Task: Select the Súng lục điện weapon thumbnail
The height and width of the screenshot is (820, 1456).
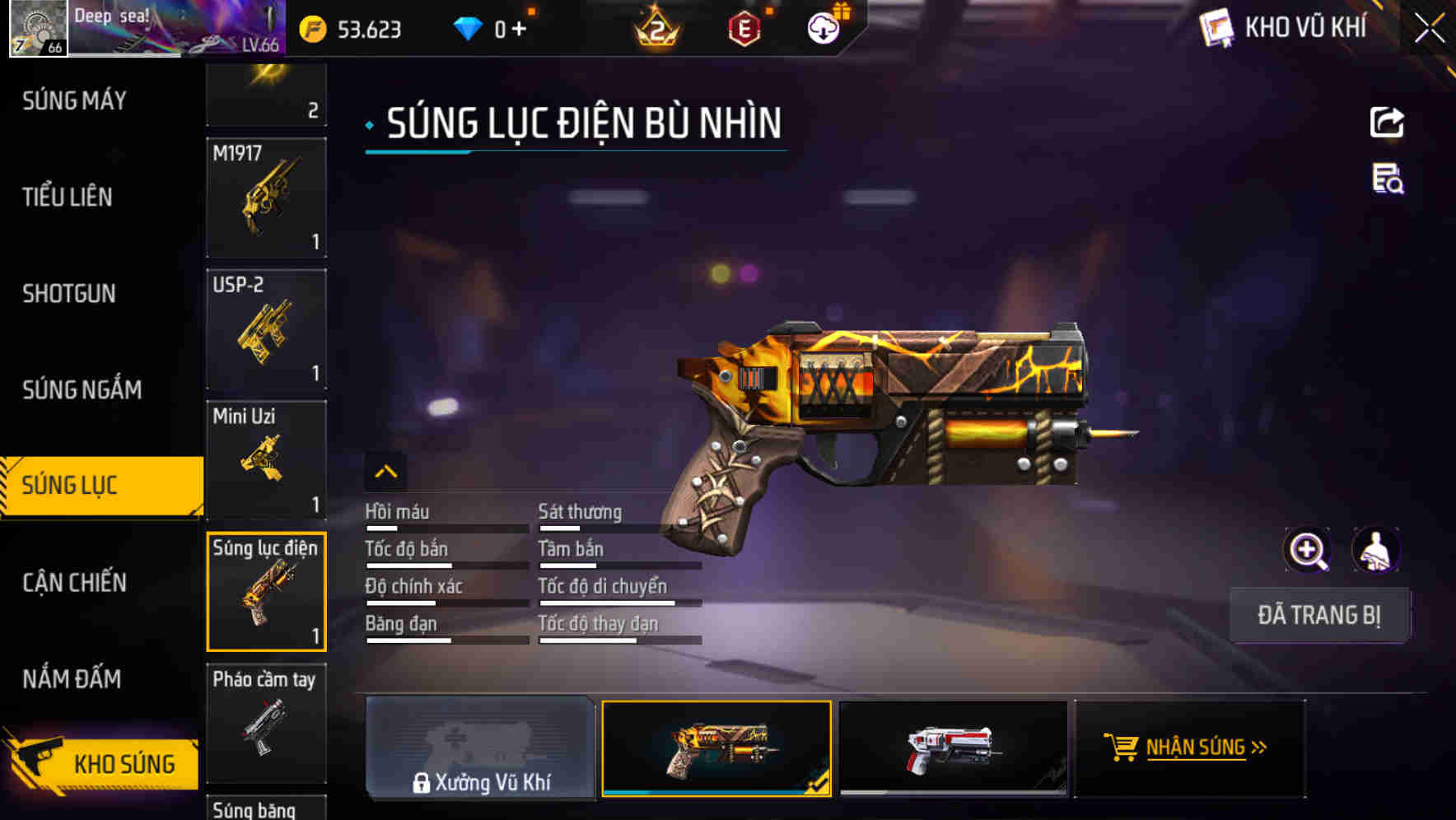Action: point(265,591)
